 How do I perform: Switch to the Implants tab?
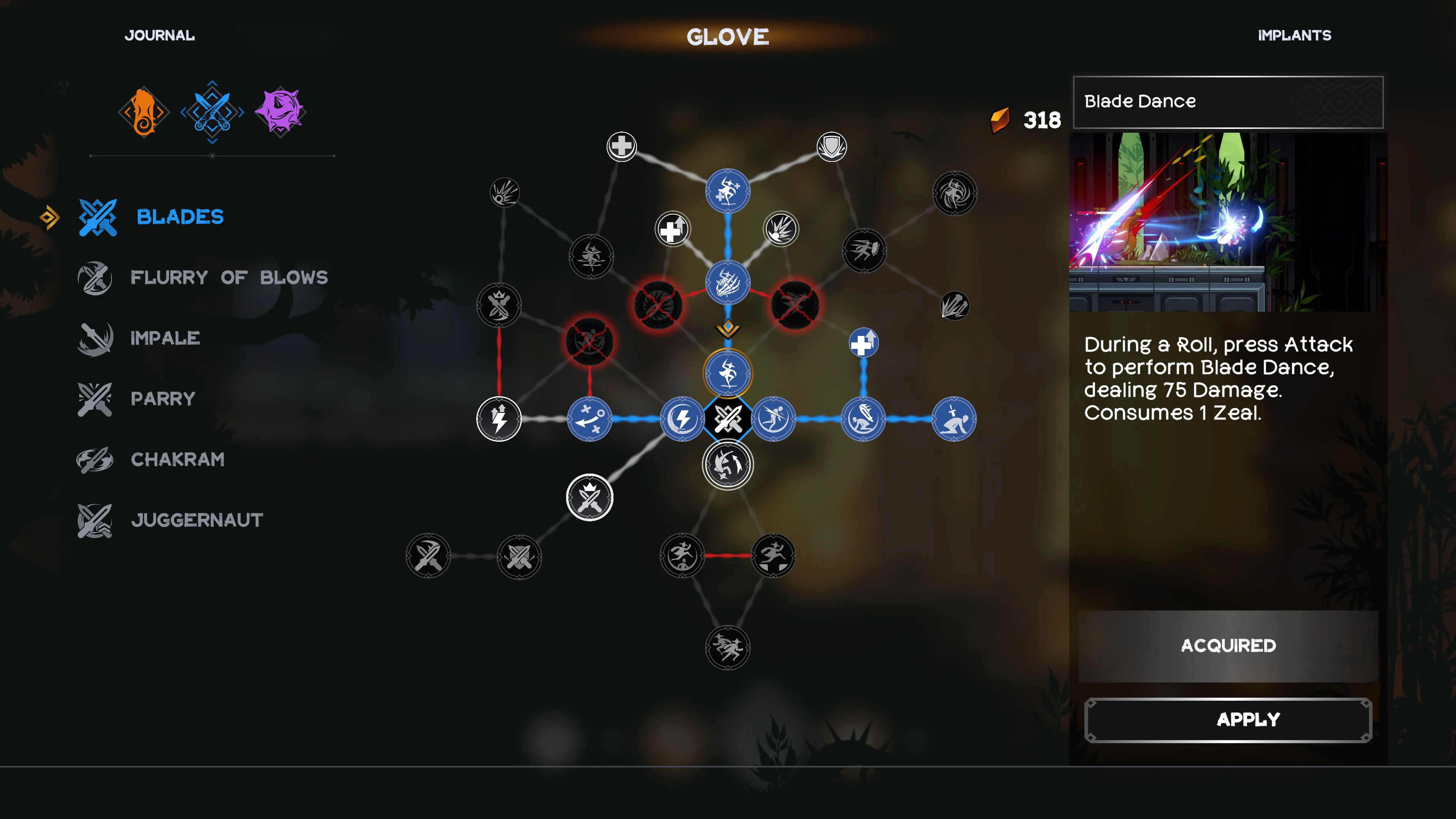click(1295, 35)
